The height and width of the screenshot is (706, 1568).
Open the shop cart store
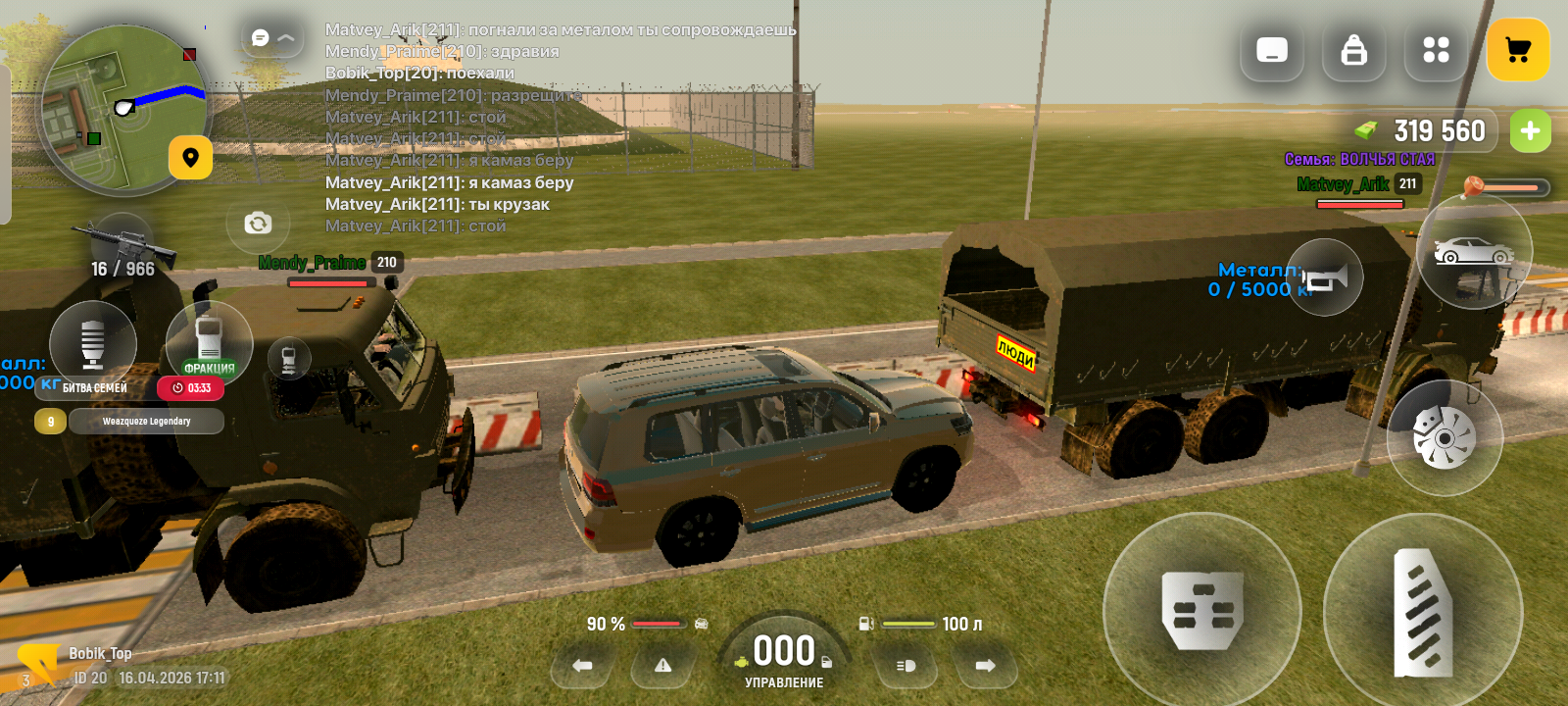pyautogui.click(x=1518, y=50)
